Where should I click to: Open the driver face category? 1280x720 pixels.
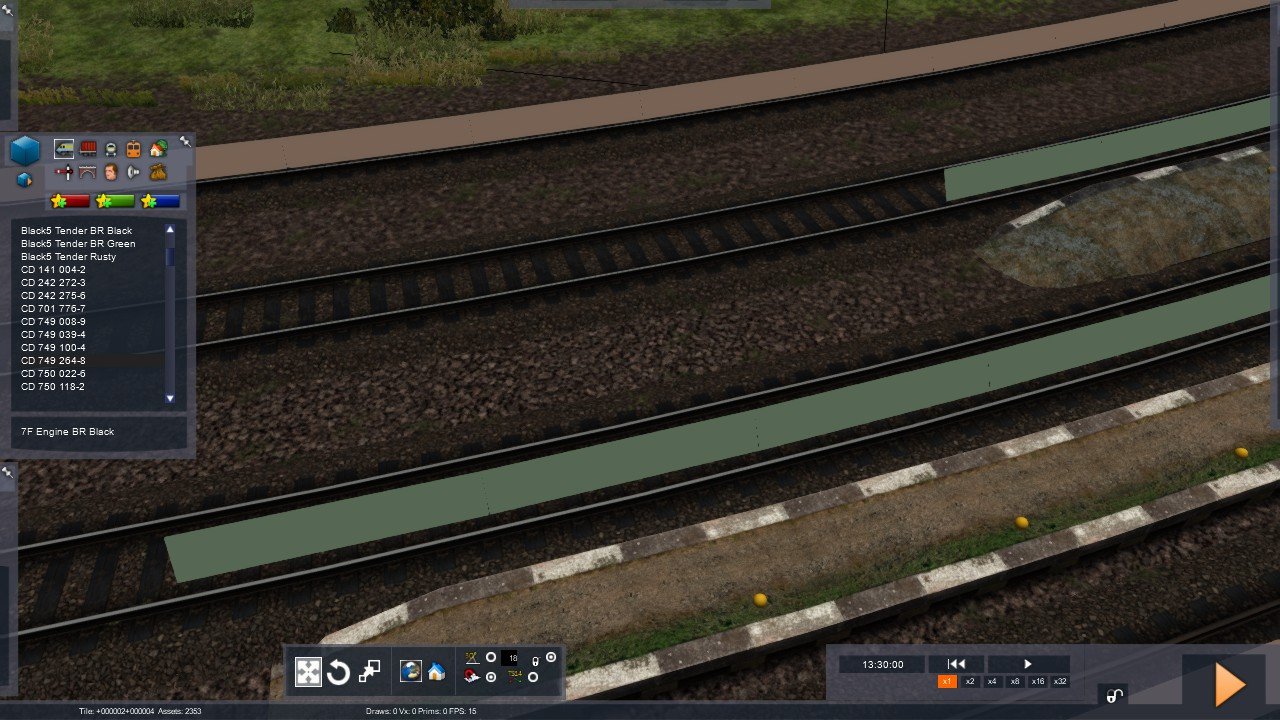click(x=111, y=172)
